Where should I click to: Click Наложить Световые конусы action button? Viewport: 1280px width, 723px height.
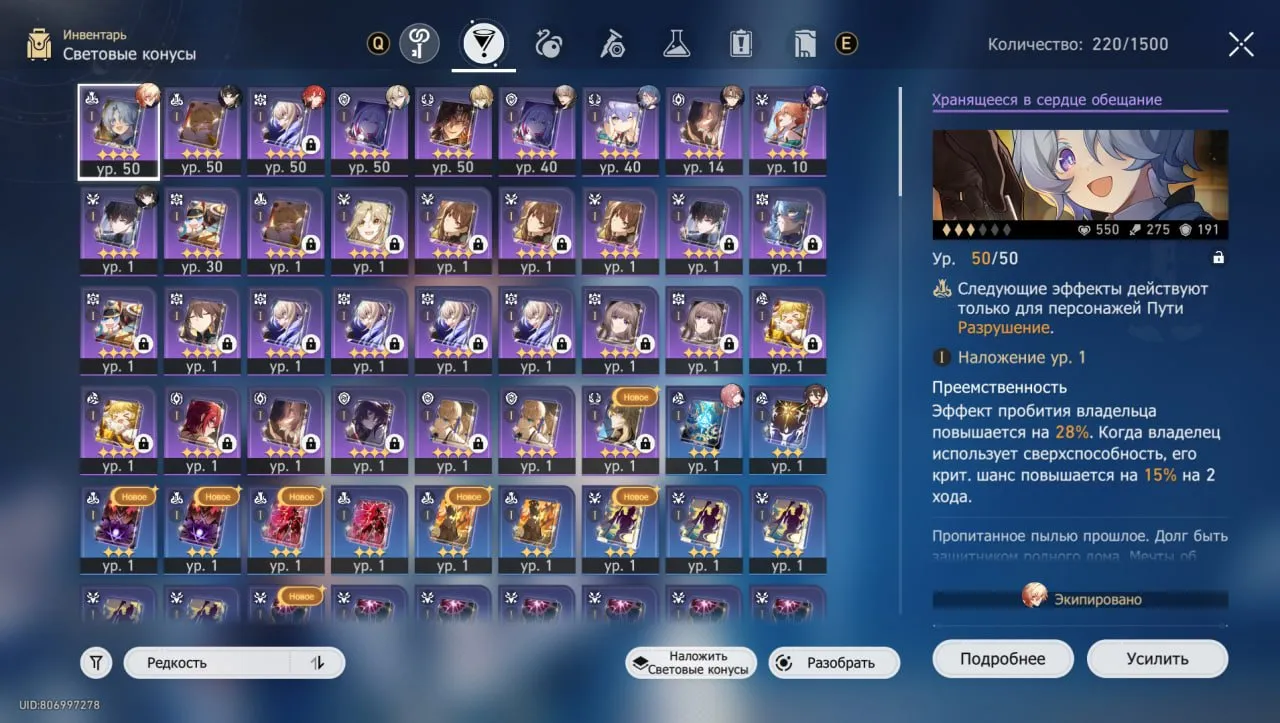click(689, 662)
